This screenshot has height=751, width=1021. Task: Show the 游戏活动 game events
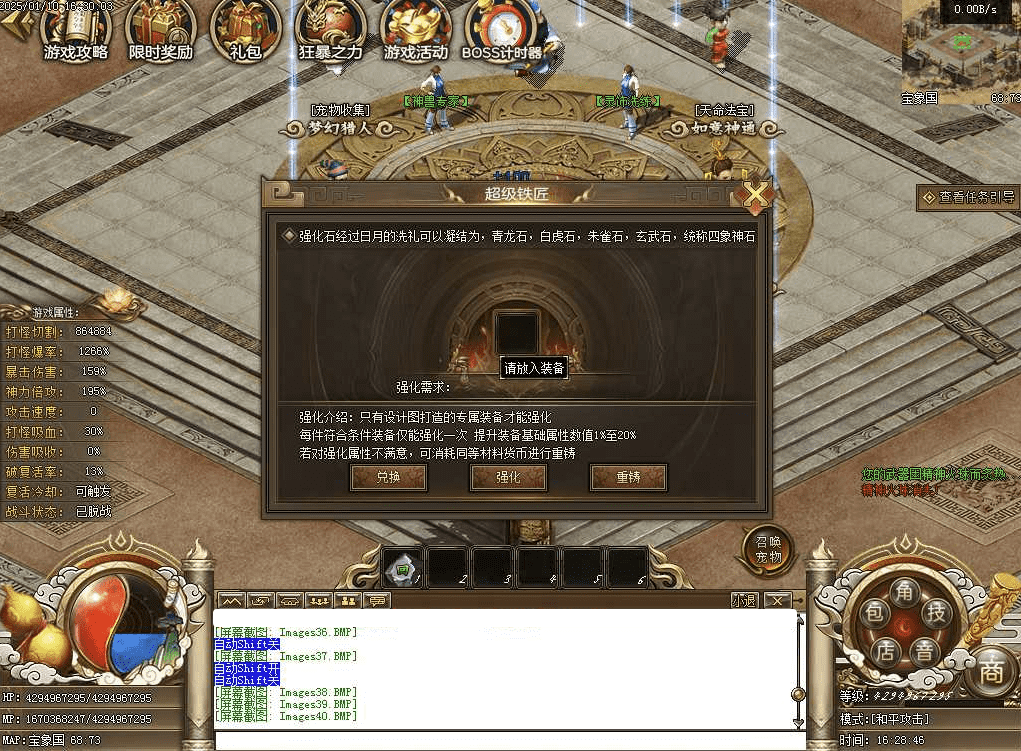pos(418,30)
